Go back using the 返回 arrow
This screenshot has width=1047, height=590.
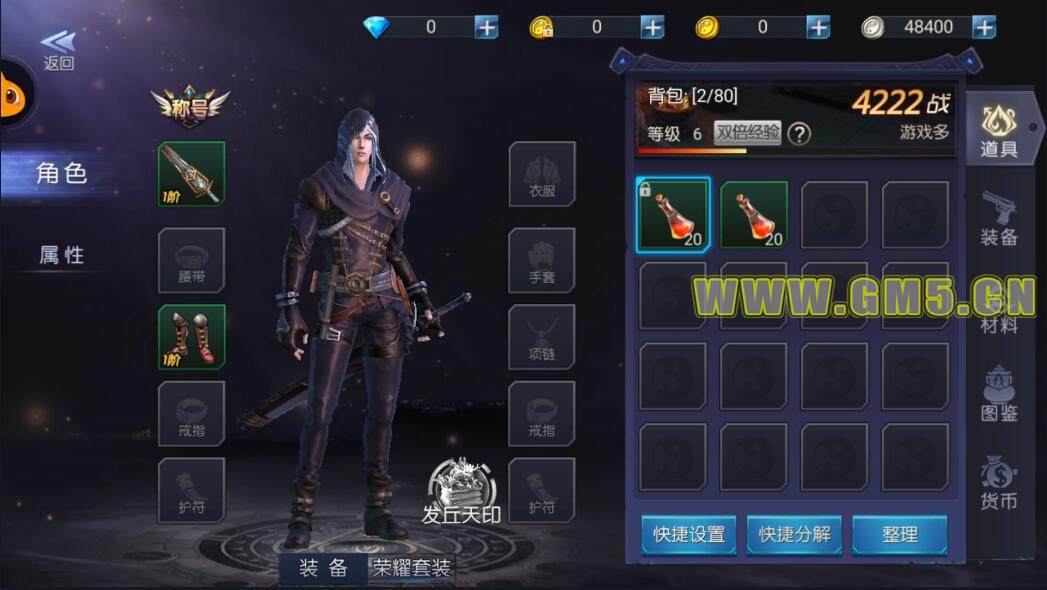click(58, 48)
